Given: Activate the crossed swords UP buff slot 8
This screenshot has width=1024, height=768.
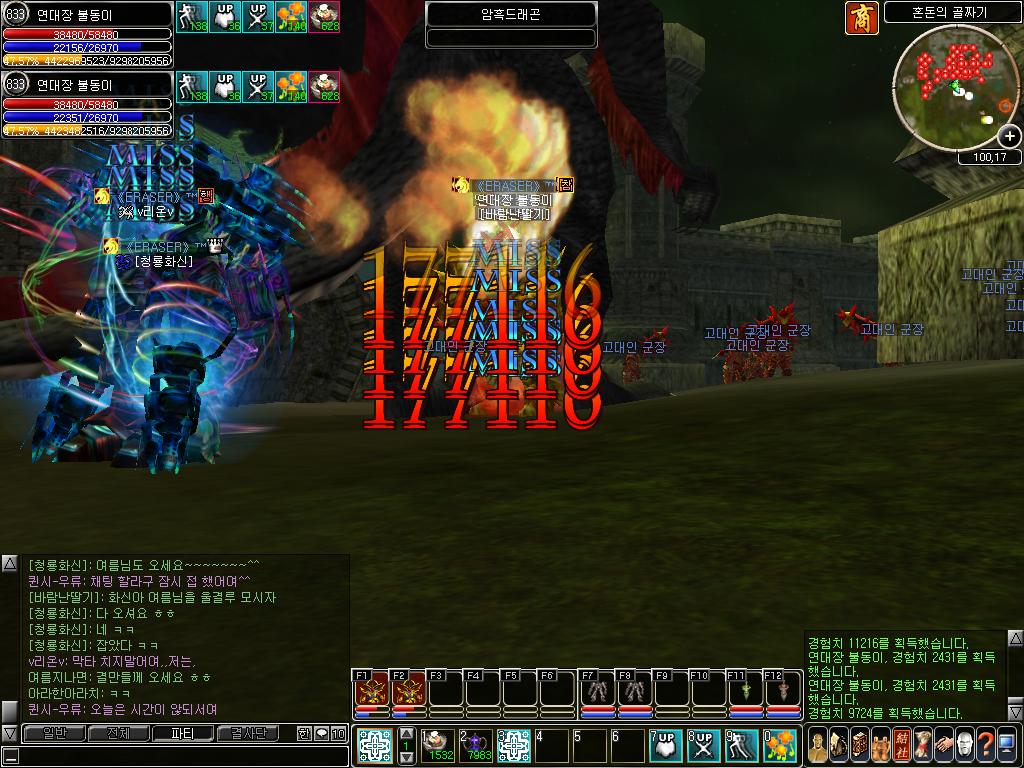Looking at the screenshot, I should point(702,745).
